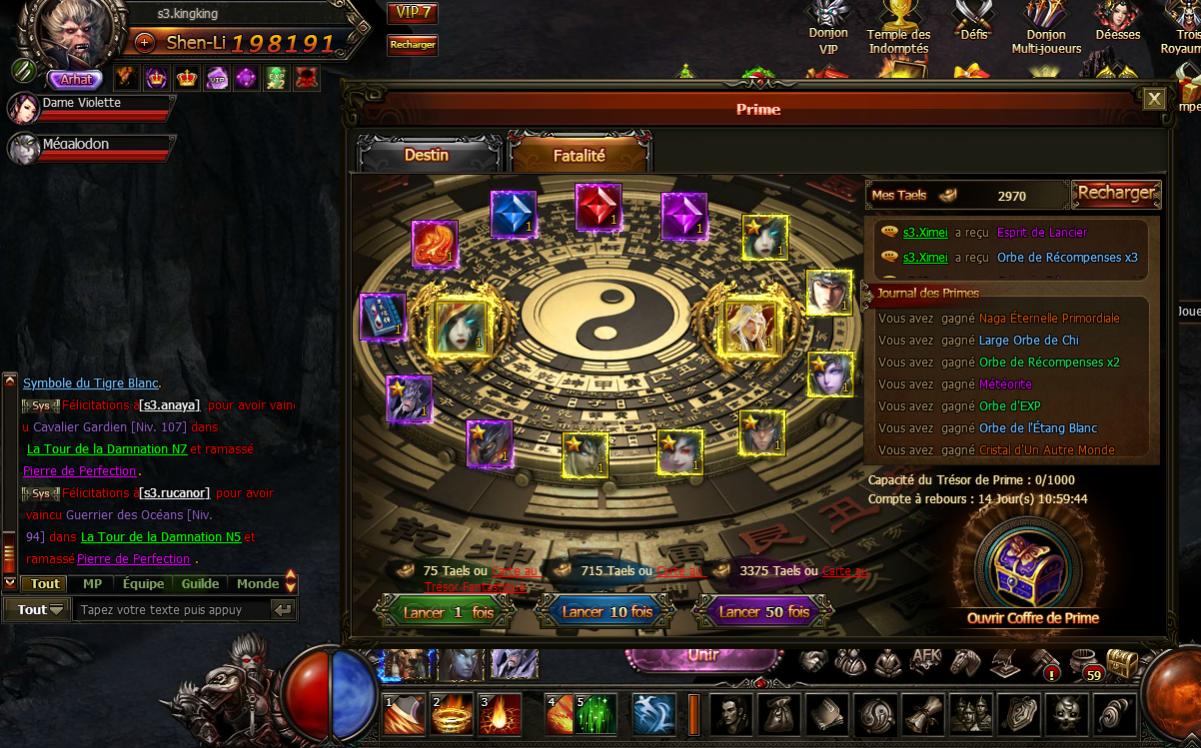Open the VIP 7 badge
This screenshot has height=748, width=1201.
(412, 13)
